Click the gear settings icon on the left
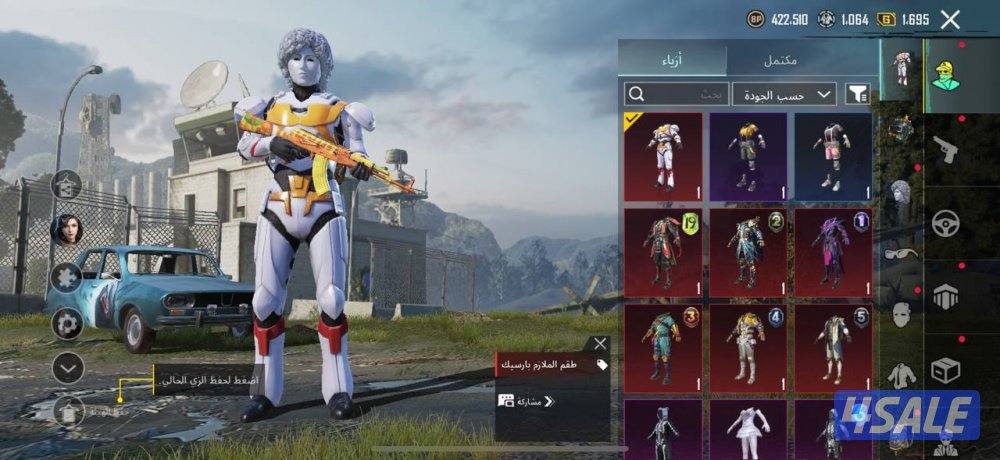 coord(67,322)
